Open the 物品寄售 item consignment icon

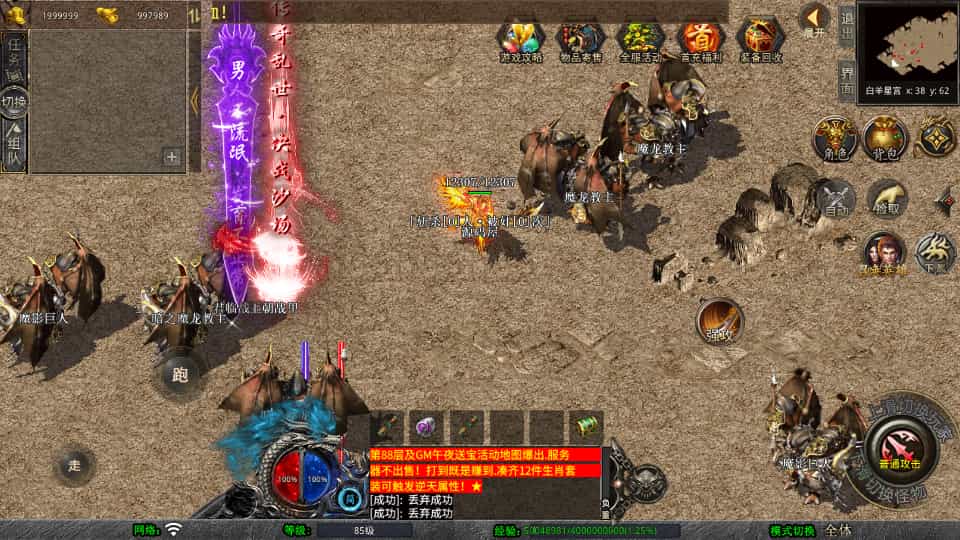(581, 40)
